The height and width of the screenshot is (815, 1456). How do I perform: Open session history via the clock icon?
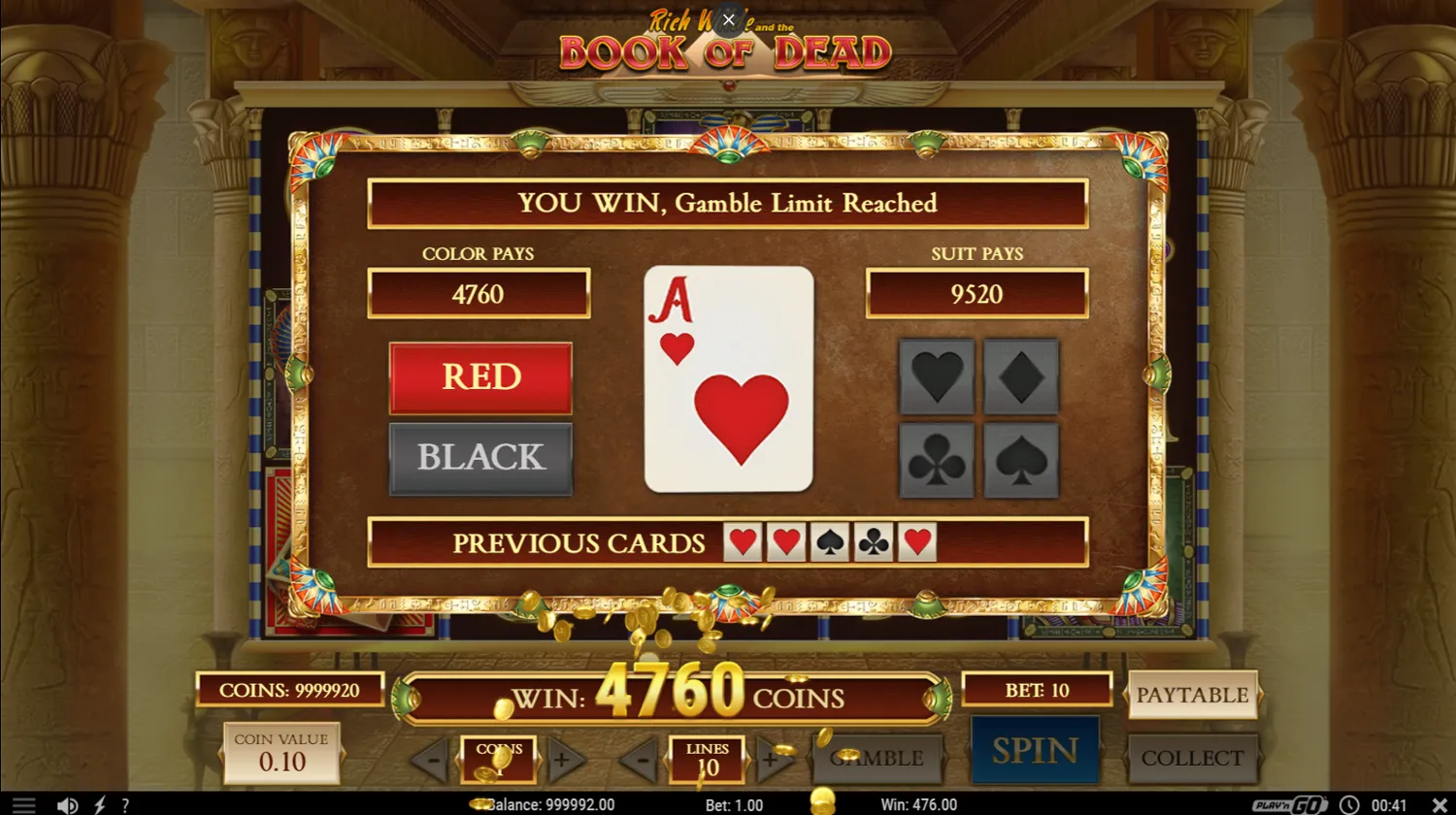[1349, 804]
